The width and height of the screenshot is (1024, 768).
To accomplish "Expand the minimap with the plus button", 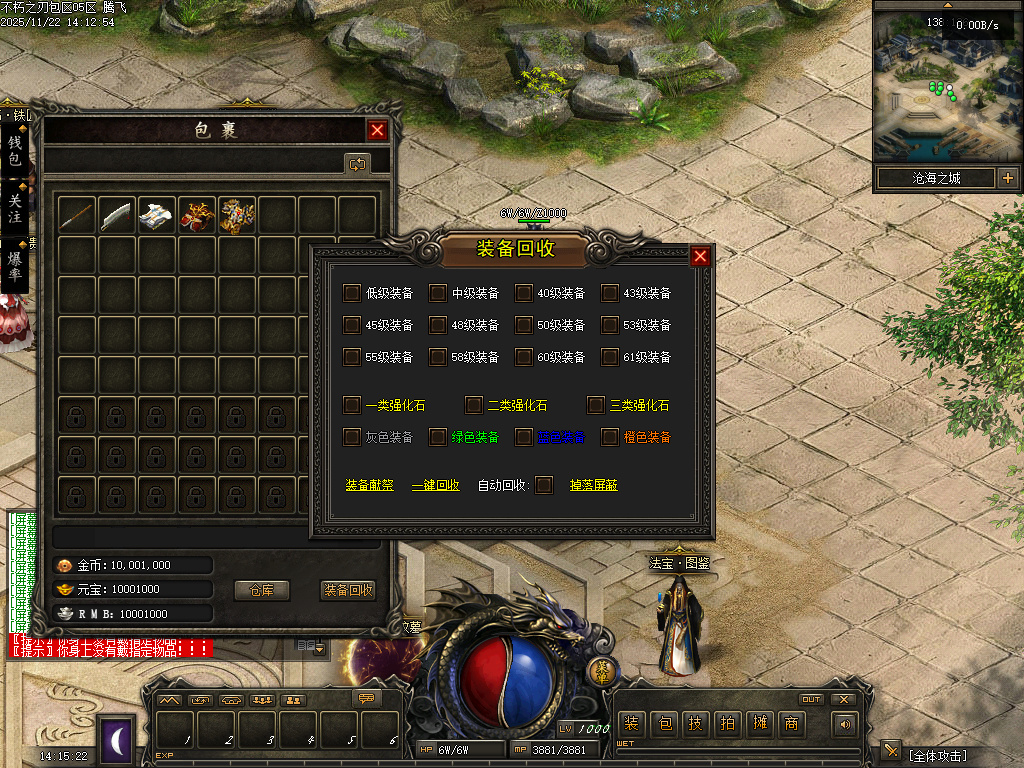I will 1007,179.
